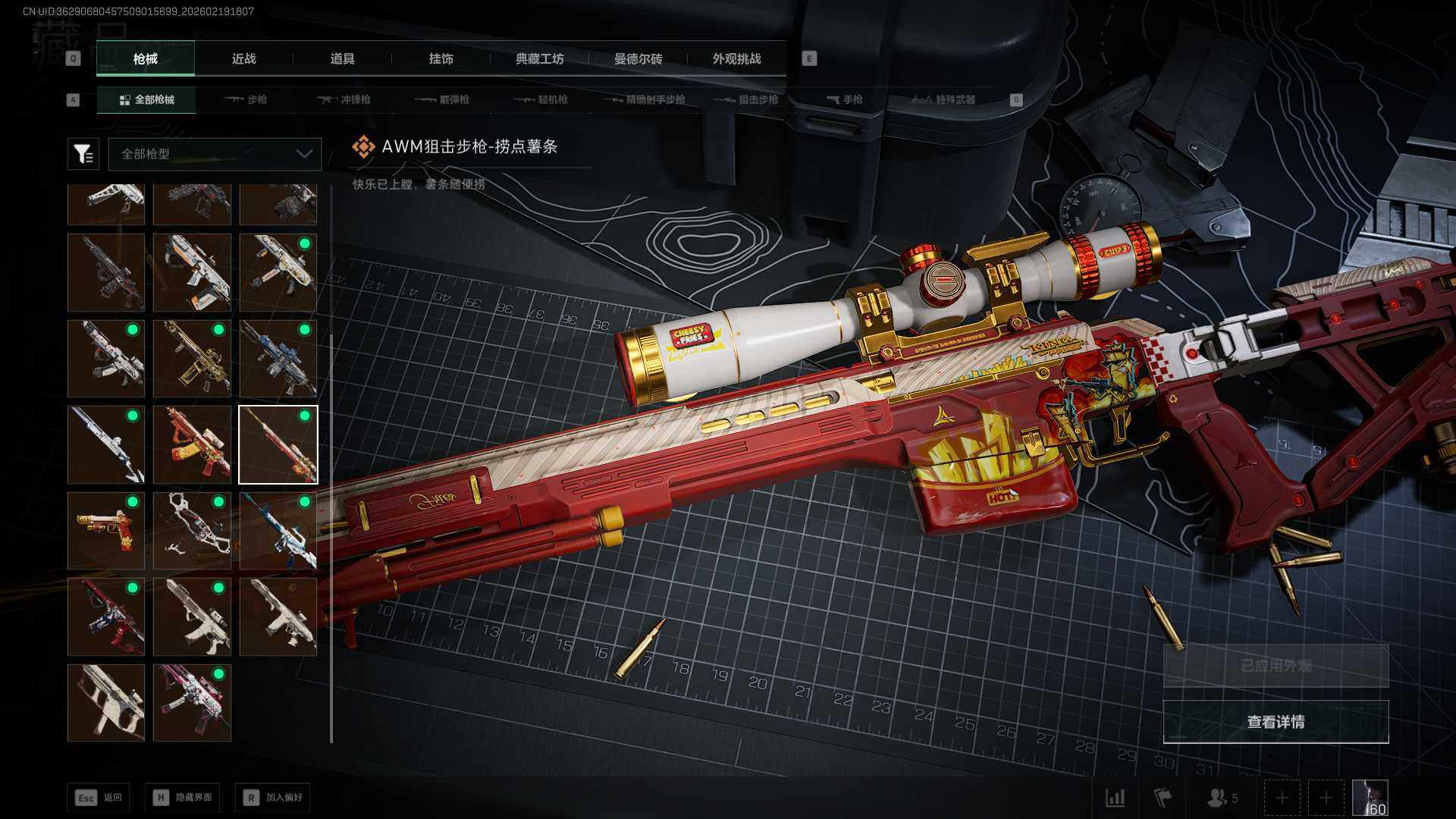The height and width of the screenshot is (819, 1456).
Task: Select the gold pistol skin thumbnail
Action: click(106, 531)
